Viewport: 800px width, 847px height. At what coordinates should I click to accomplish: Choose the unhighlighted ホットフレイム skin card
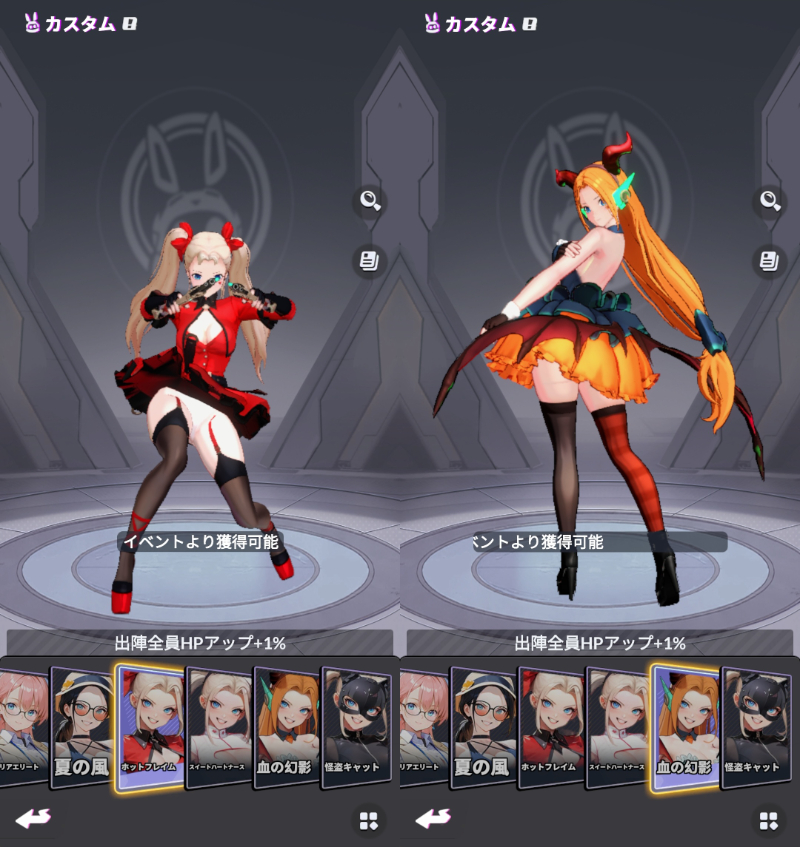tap(551, 727)
